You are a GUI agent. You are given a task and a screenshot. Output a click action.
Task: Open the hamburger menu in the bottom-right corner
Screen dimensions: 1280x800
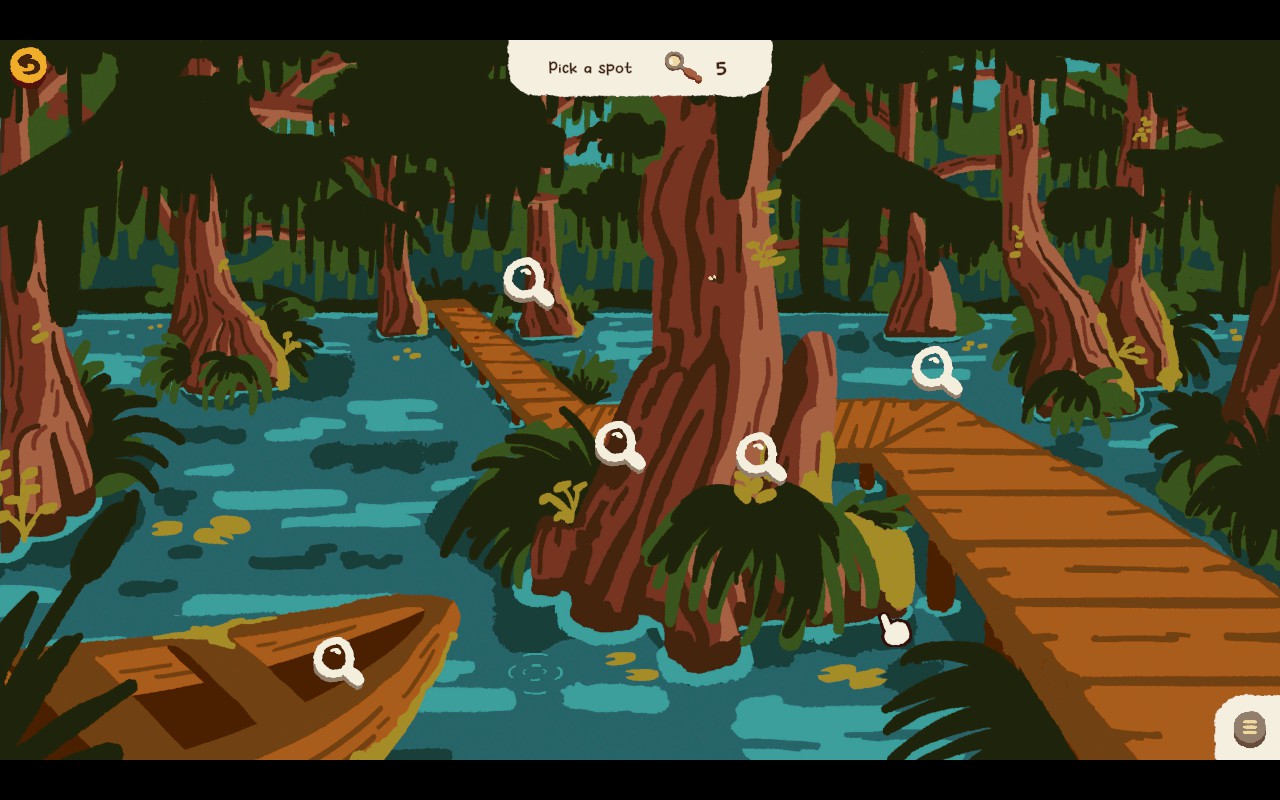click(x=1249, y=726)
